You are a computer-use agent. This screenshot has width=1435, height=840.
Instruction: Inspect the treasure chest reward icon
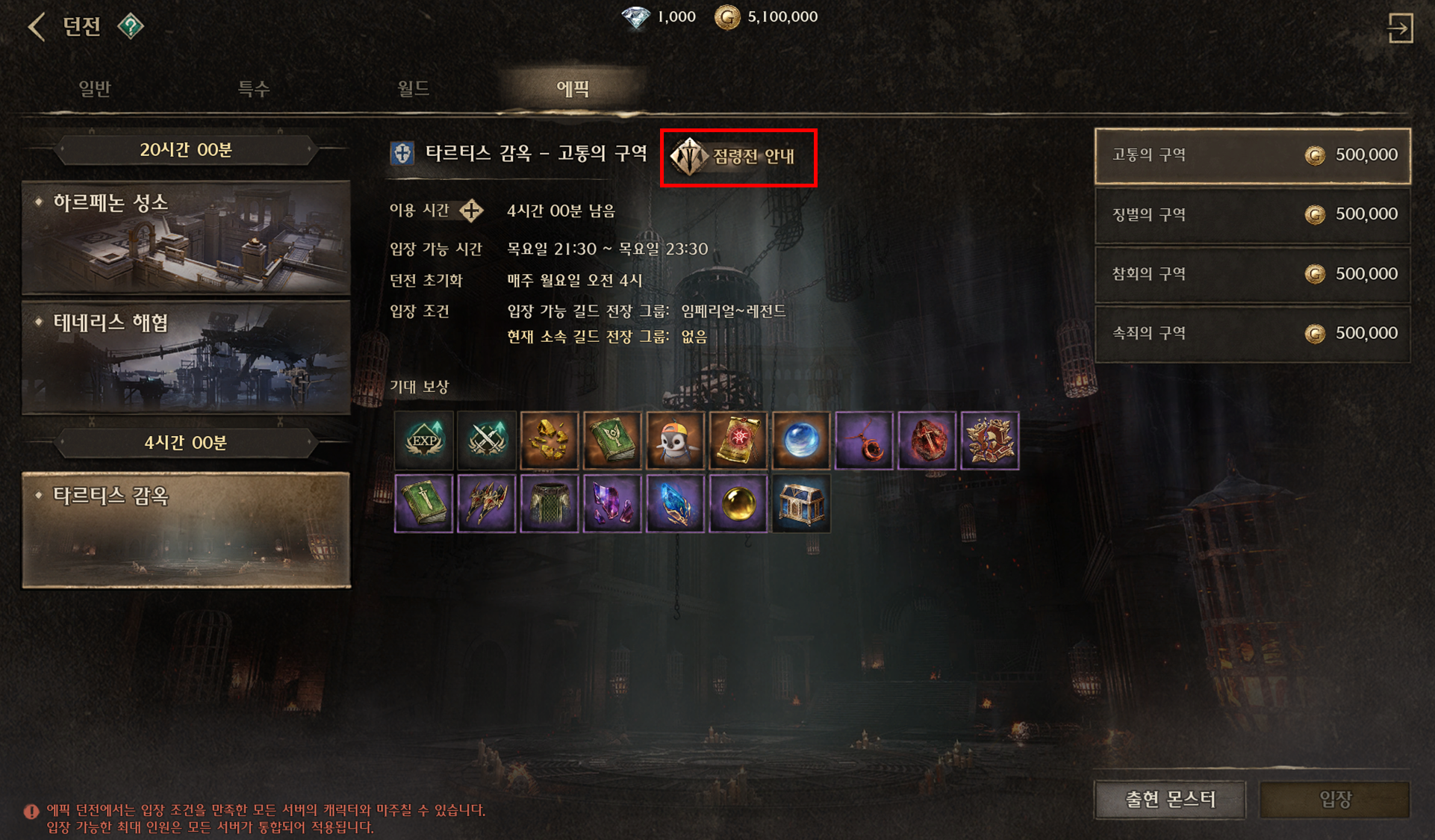click(801, 504)
